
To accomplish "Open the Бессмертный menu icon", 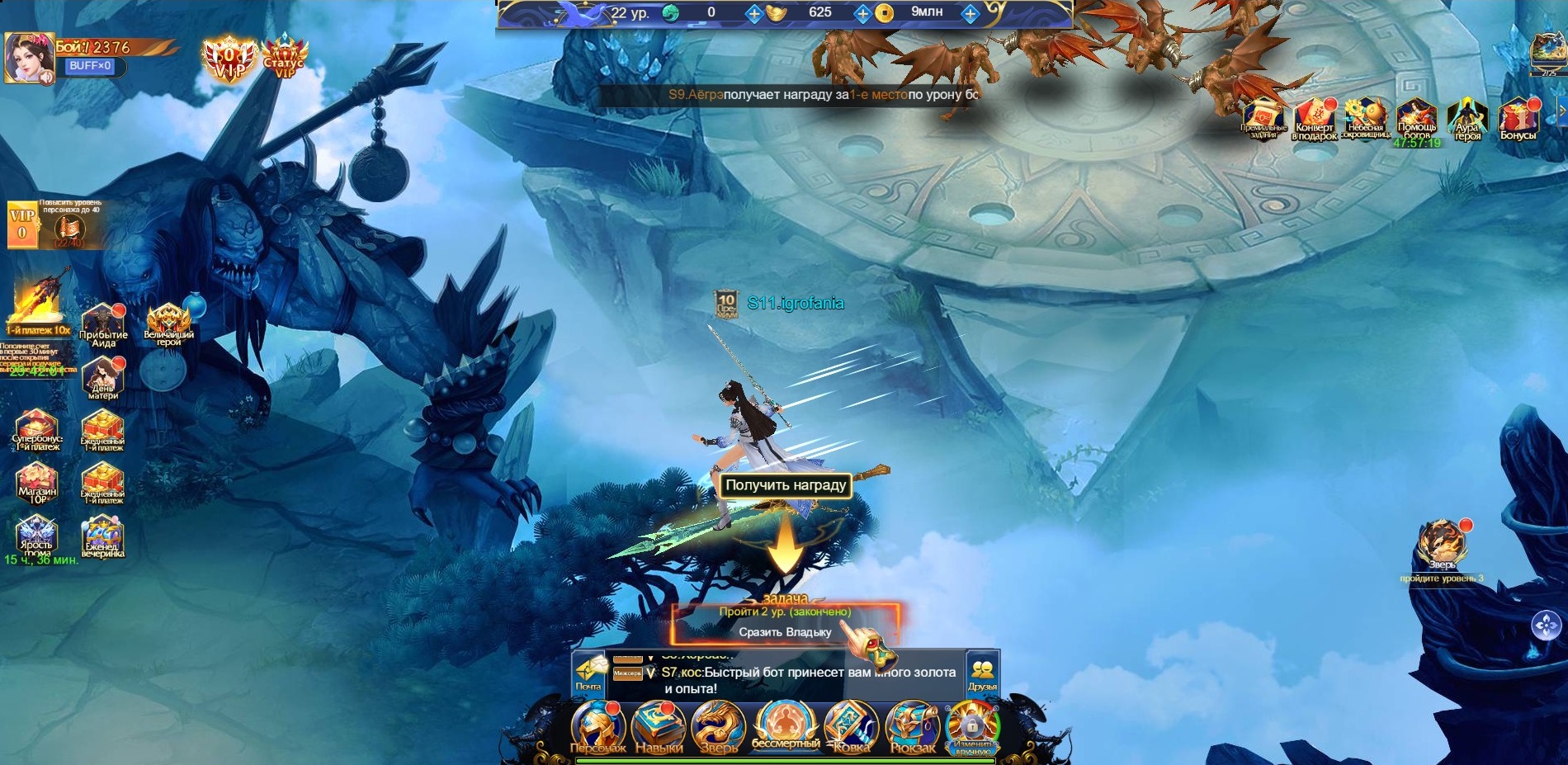I will click(x=785, y=724).
